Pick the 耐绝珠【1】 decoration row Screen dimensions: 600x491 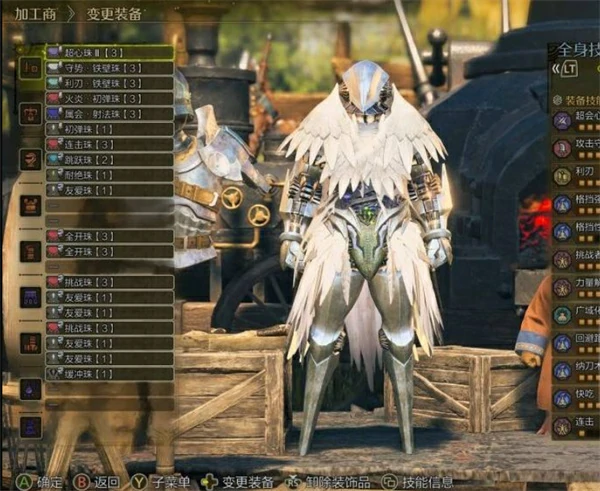[x=108, y=175]
